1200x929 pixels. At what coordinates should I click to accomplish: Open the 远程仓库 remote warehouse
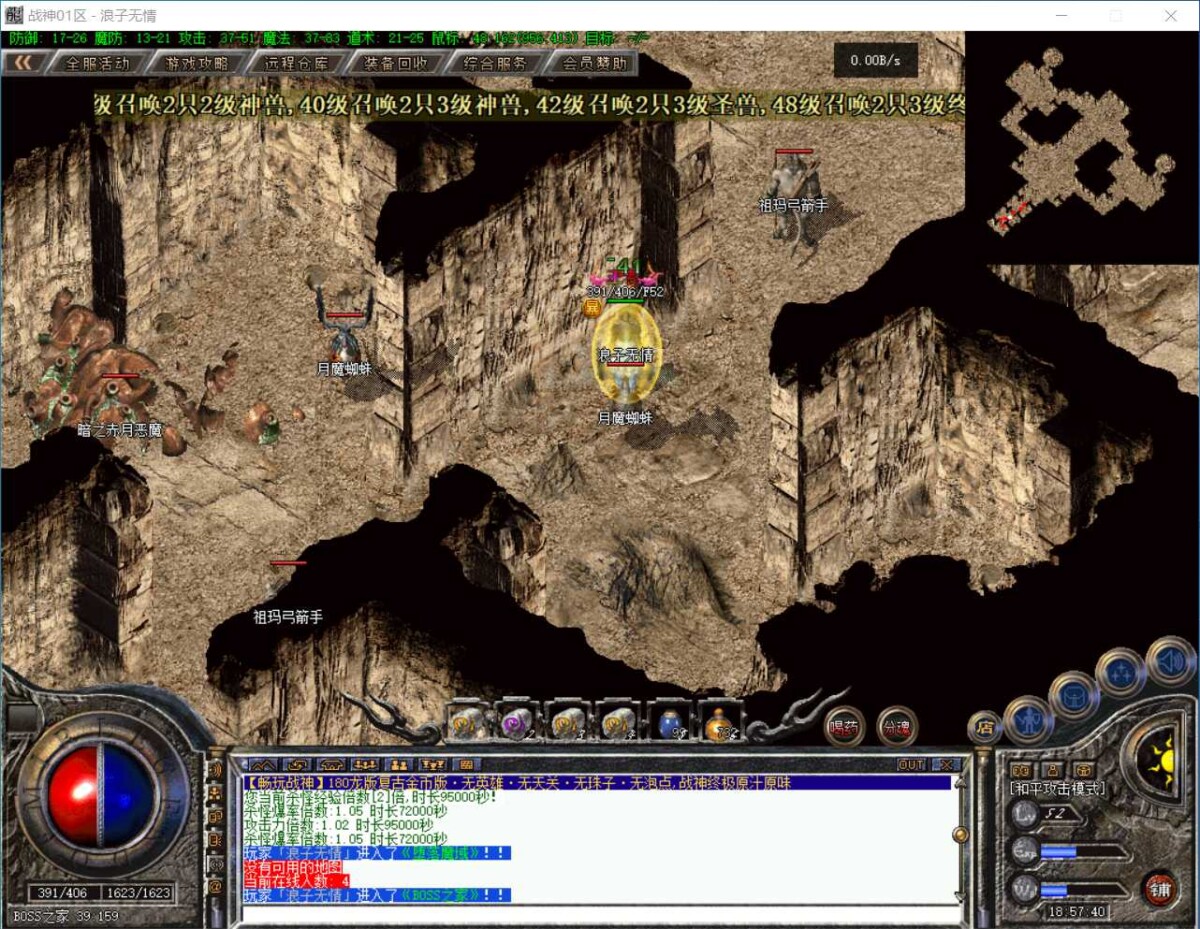[295, 63]
